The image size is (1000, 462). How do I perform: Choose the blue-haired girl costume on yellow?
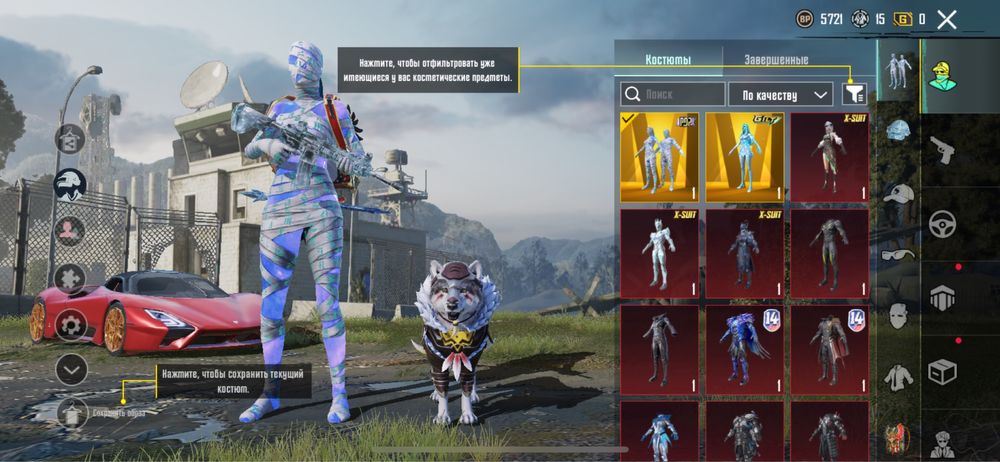(x=744, y=157)
